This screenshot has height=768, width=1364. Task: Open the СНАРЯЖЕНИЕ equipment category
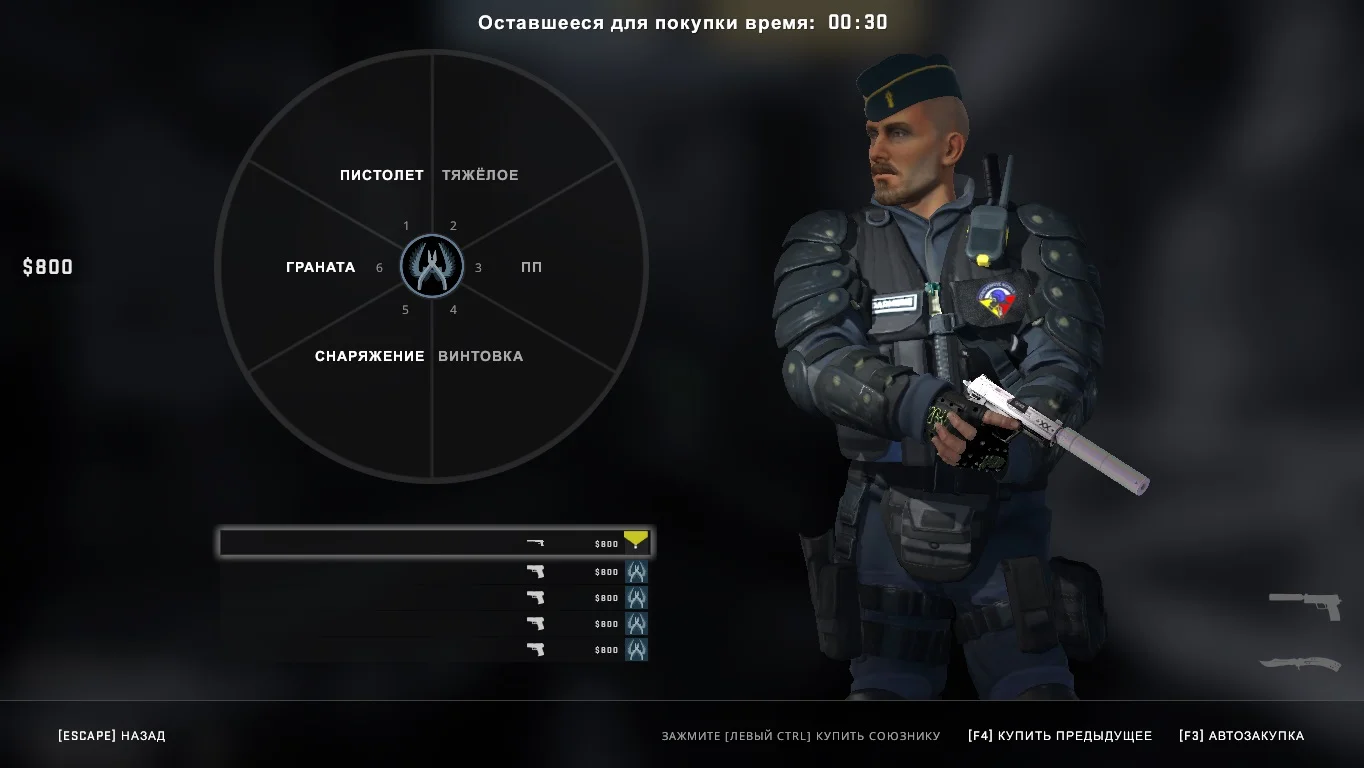[x=369, y=356]
